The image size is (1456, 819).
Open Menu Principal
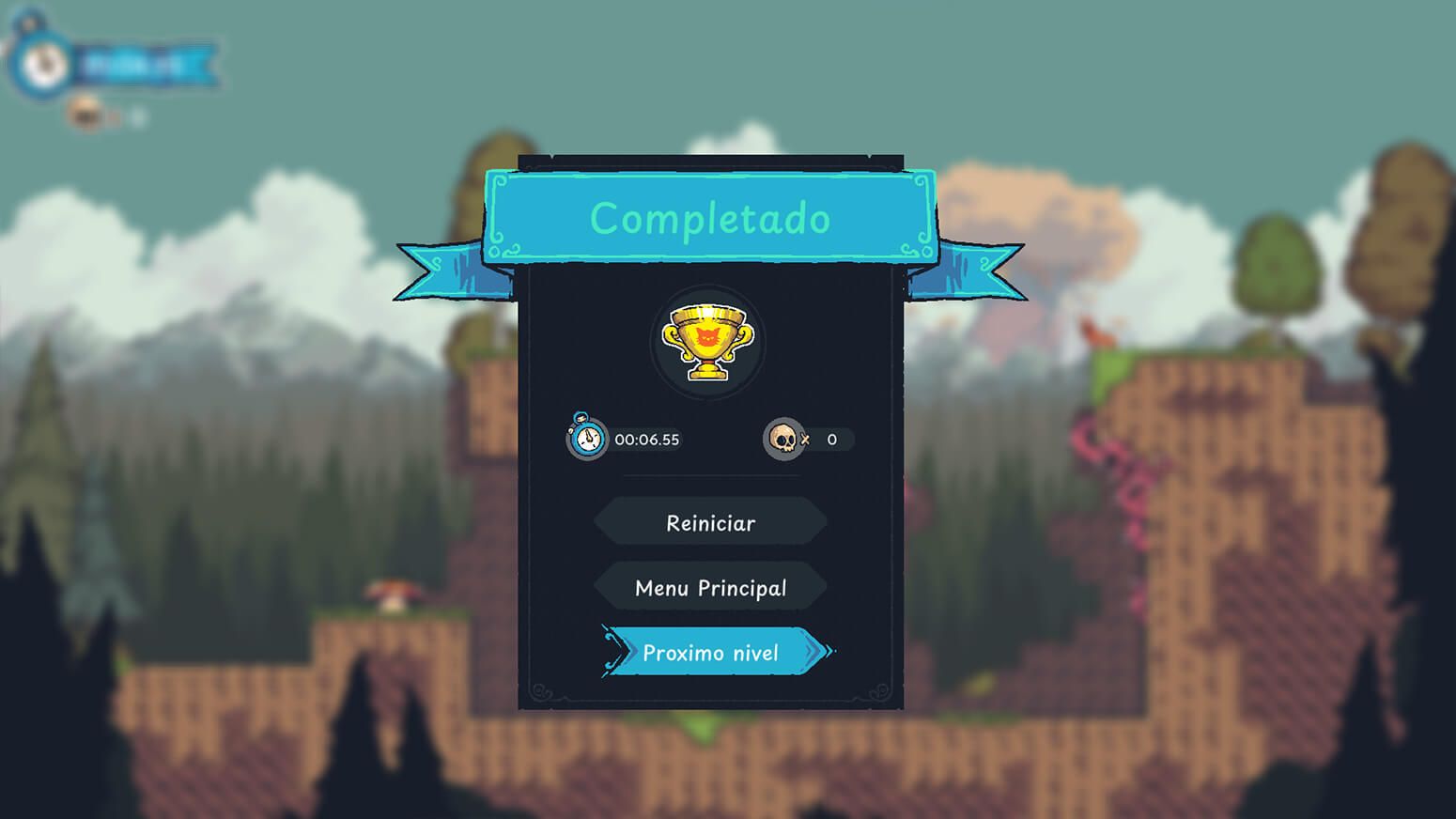[x=709, y=586]
